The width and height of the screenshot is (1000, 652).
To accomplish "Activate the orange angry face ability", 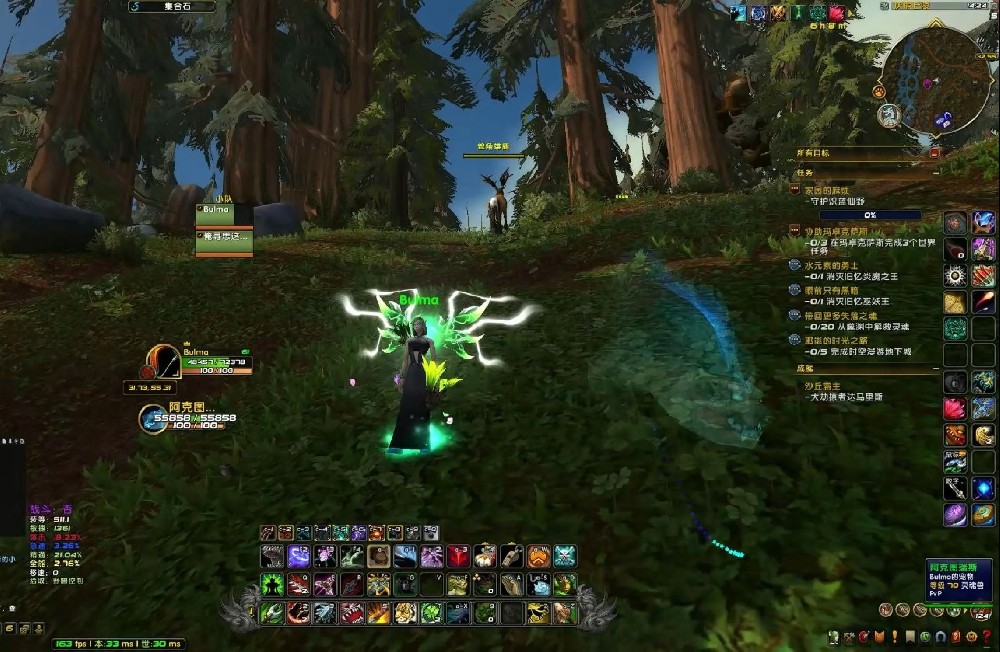I will tap(539, 557).
